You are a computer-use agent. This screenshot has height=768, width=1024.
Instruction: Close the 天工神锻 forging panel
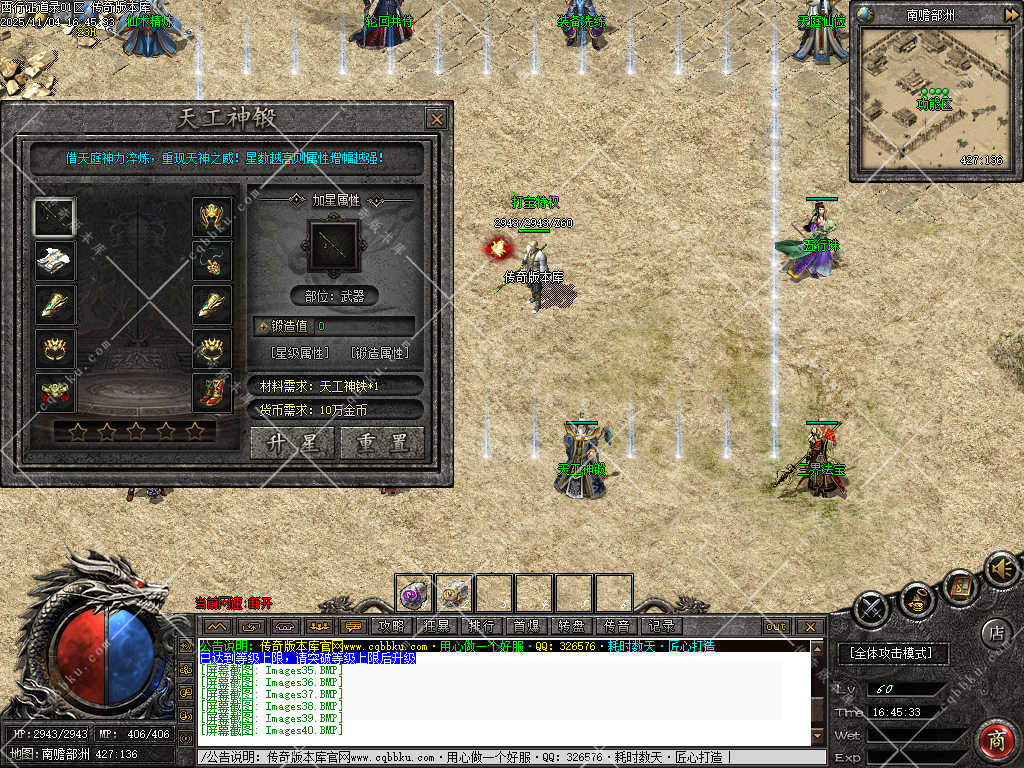pyautogui.click(x=437, y=119)
